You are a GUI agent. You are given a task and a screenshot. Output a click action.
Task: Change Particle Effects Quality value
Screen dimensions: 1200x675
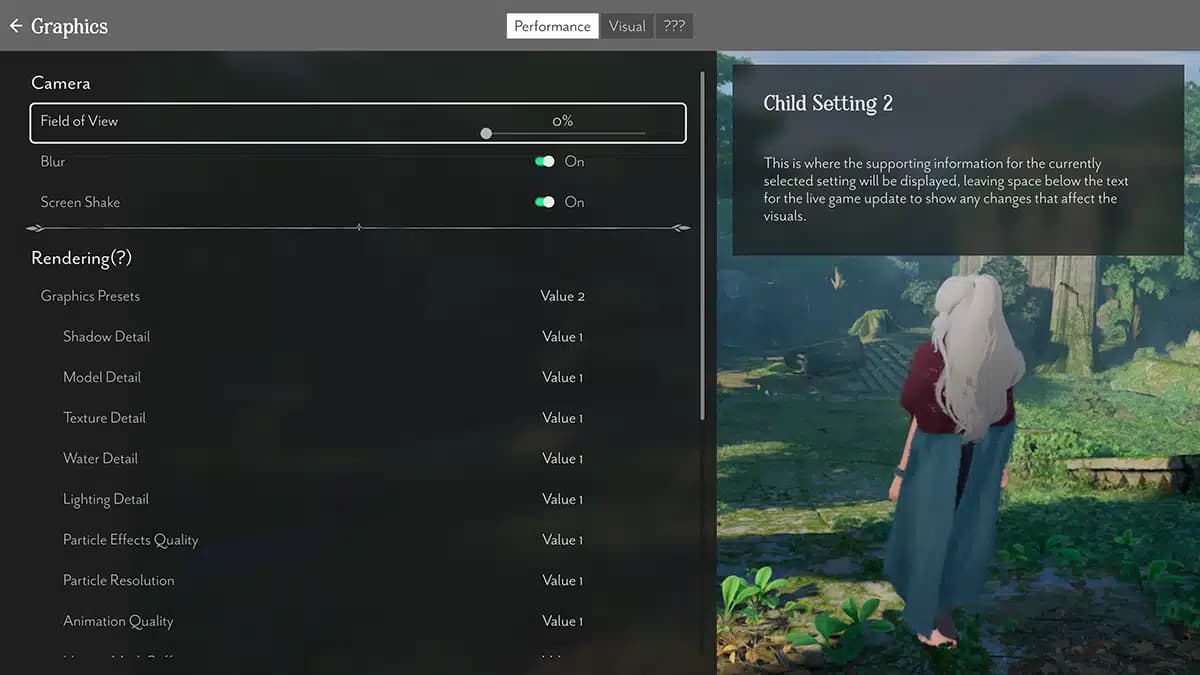(x=562, y=540)
